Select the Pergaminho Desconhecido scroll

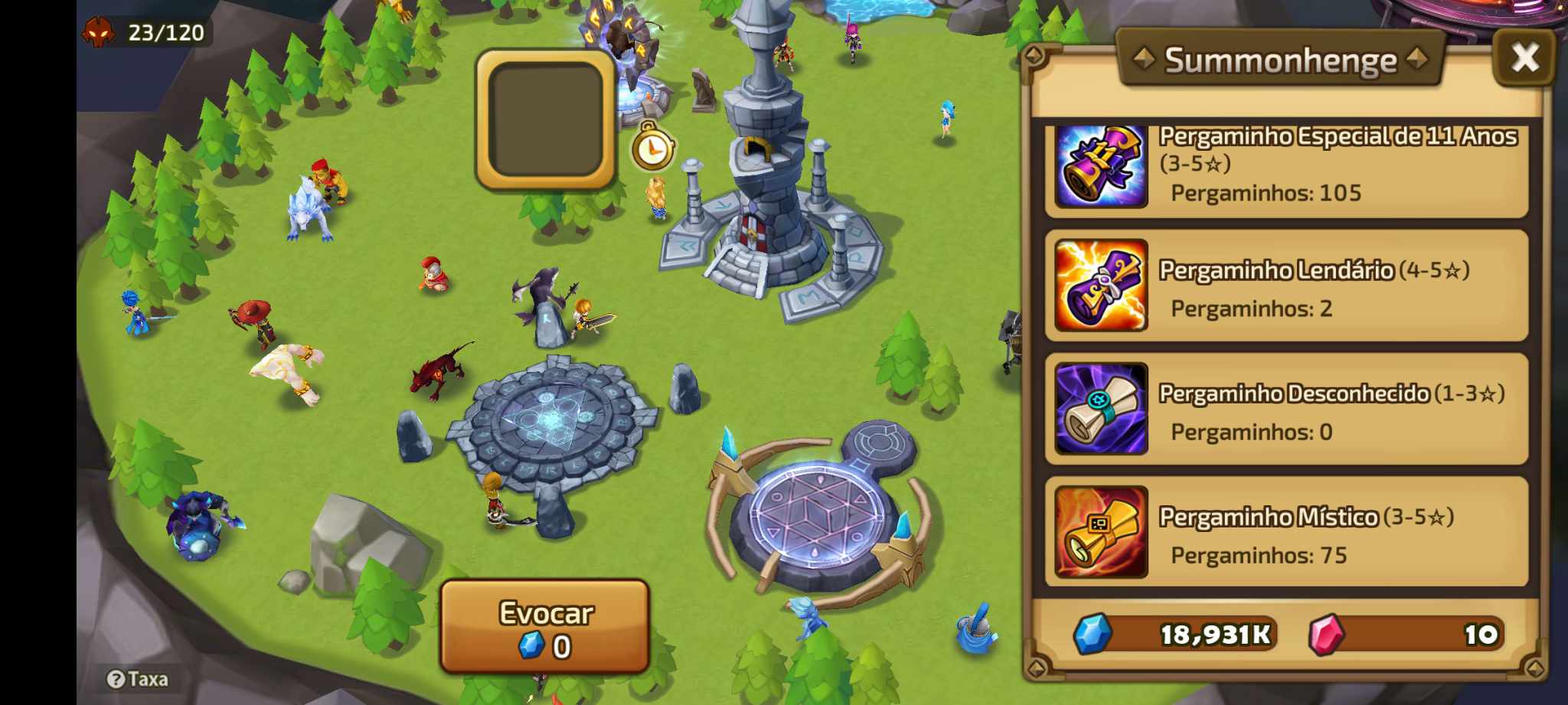coord(1286,410)
